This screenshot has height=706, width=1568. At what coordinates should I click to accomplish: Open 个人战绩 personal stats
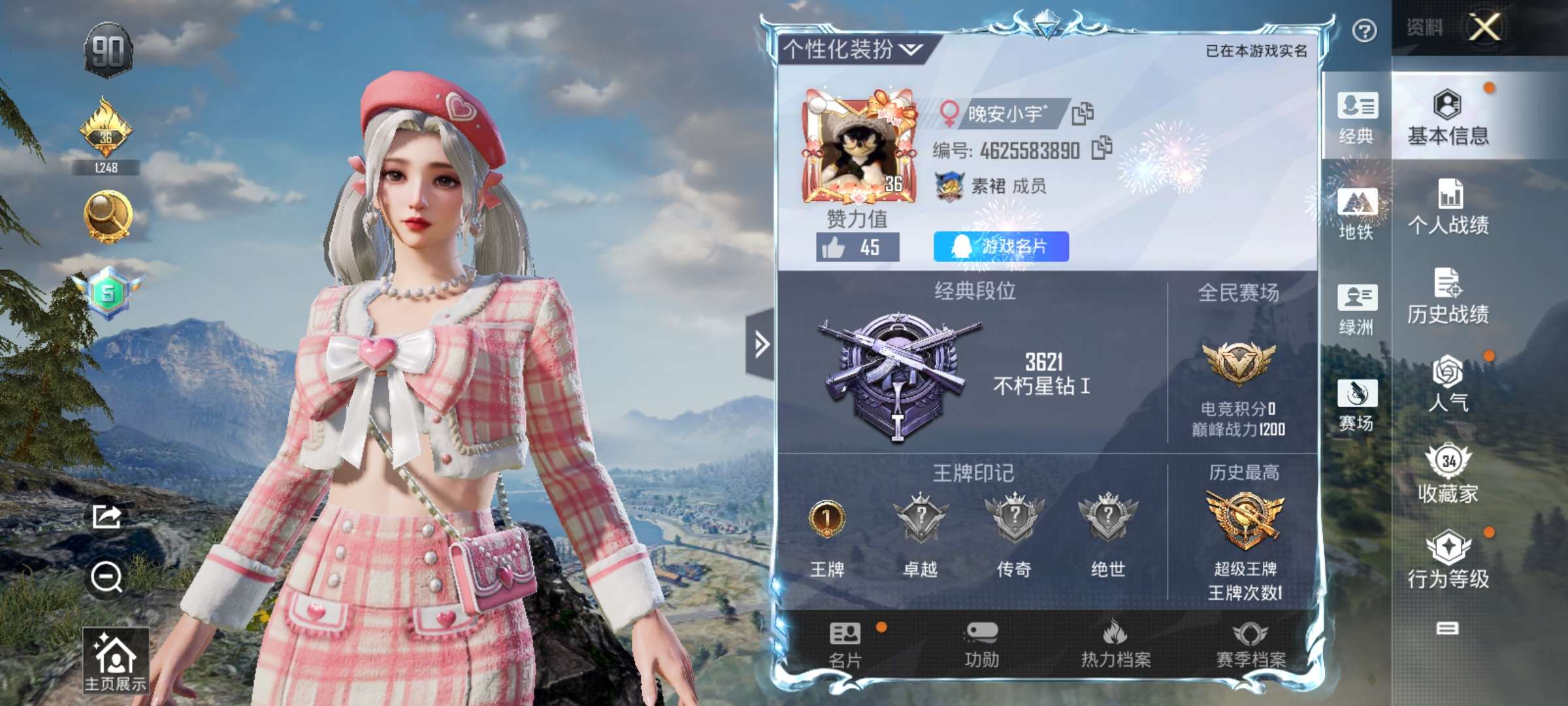pos(1448,207)
